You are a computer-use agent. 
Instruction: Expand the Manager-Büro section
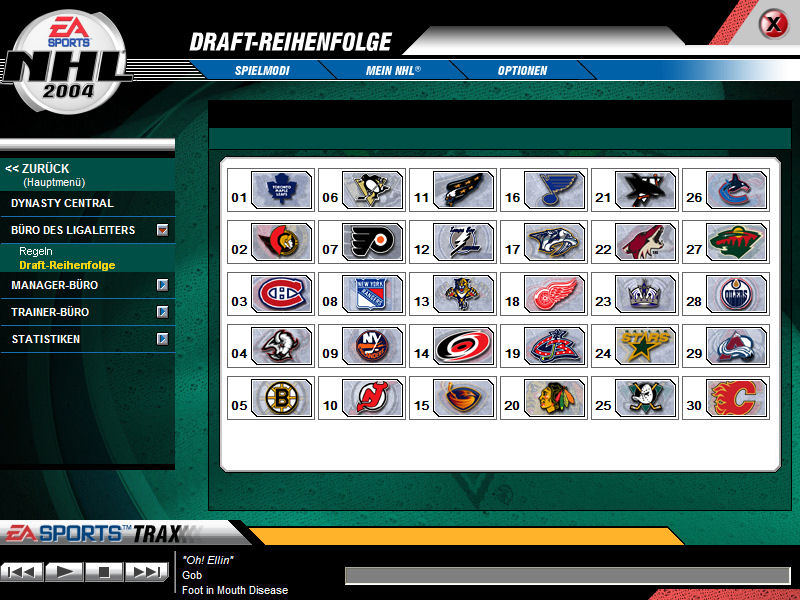pos(162,286)
